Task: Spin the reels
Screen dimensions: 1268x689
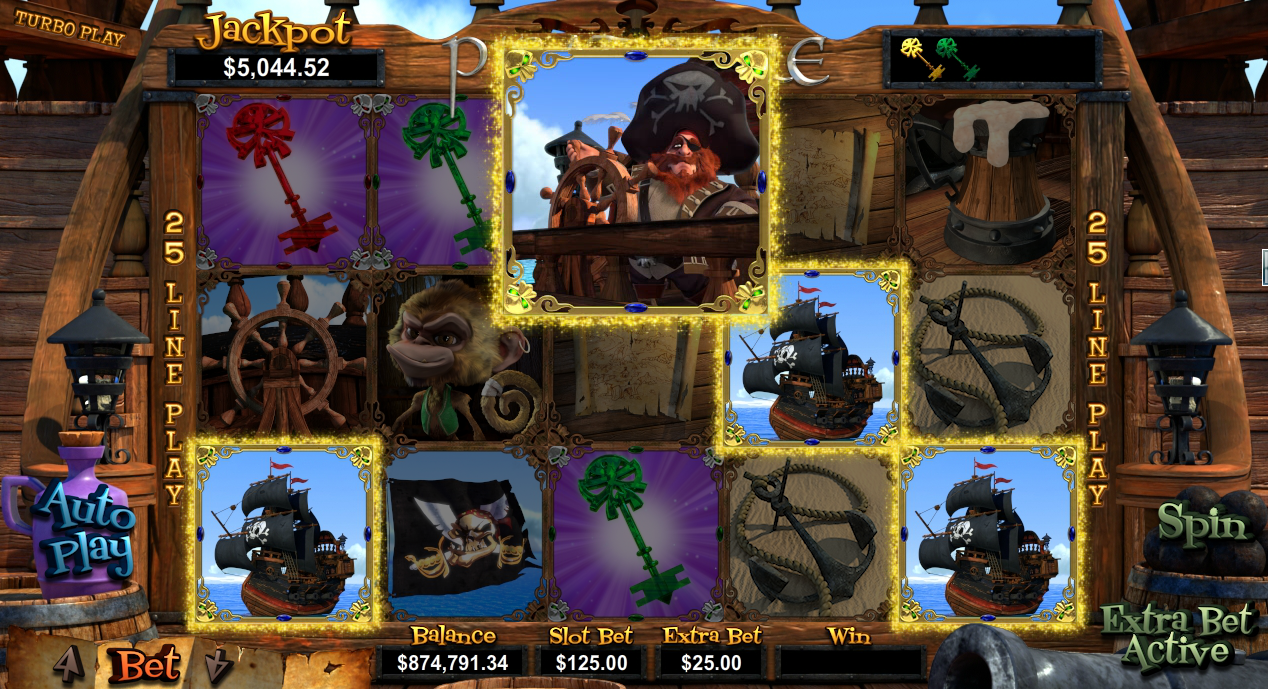Action: (x=1203, y=524)
